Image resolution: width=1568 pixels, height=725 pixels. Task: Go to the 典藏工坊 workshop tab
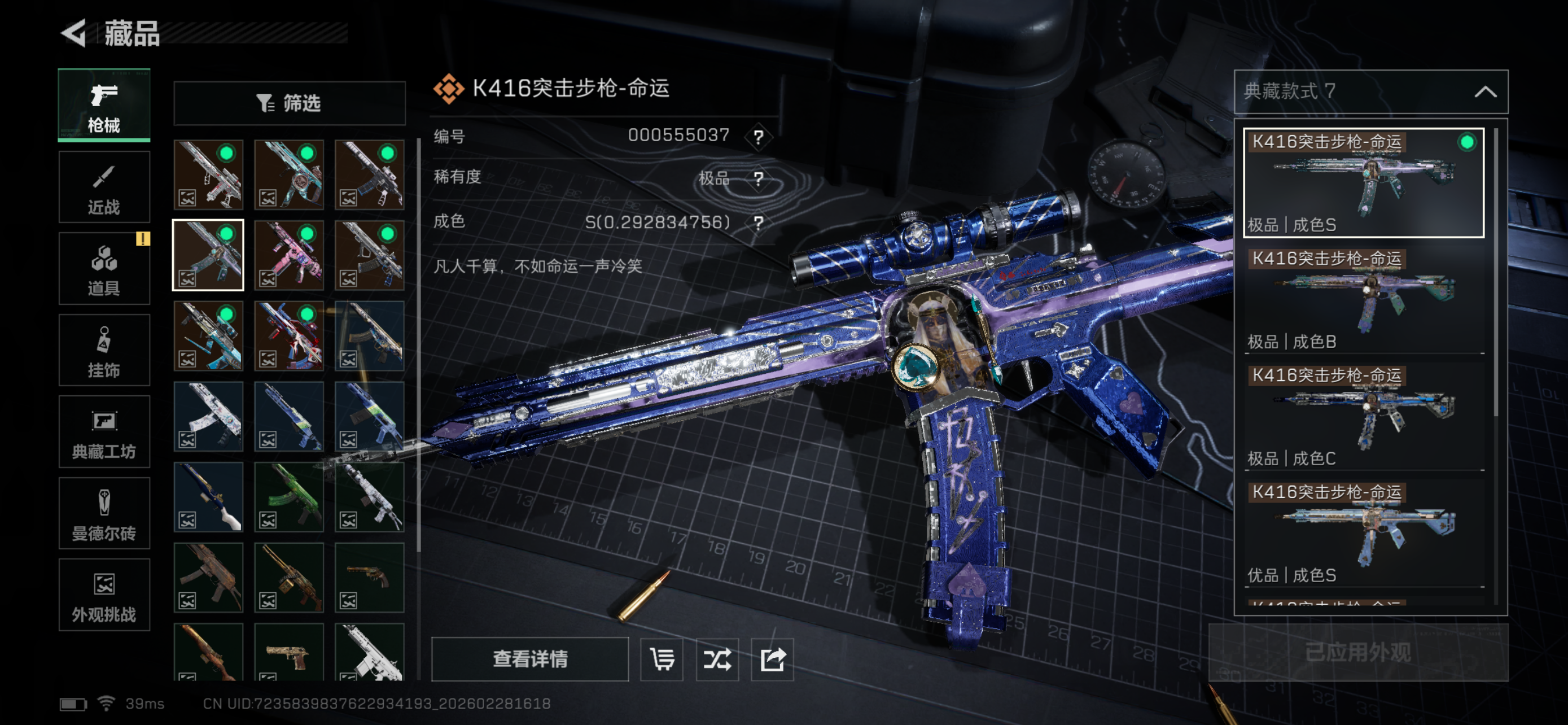point(104,431)
